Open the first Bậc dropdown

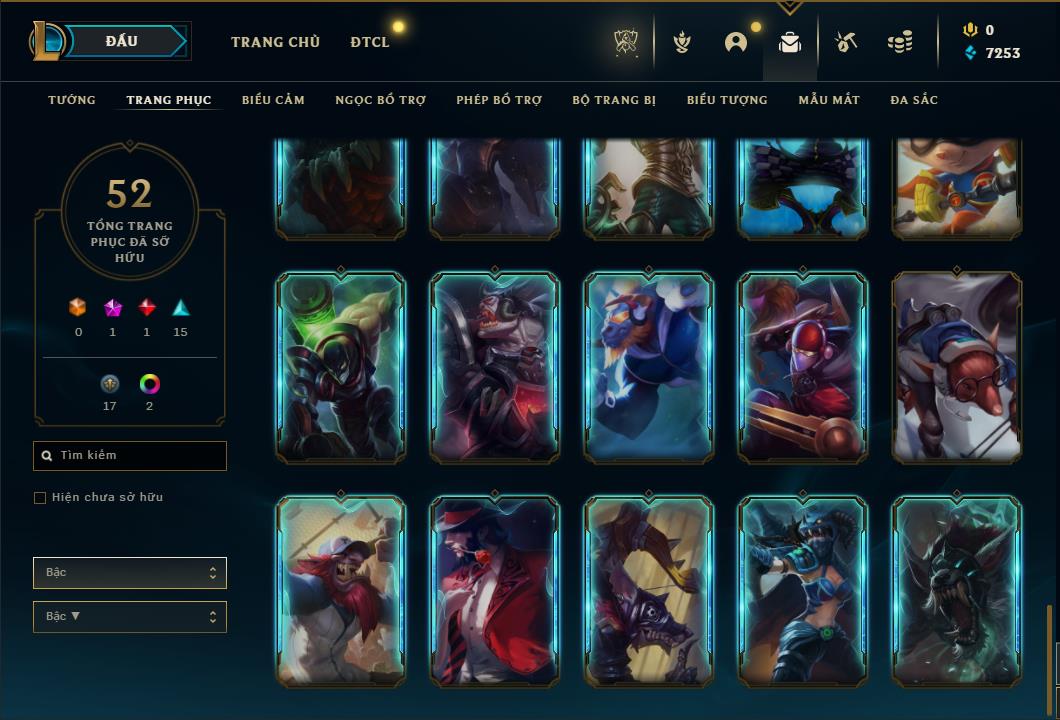[130, 573]
